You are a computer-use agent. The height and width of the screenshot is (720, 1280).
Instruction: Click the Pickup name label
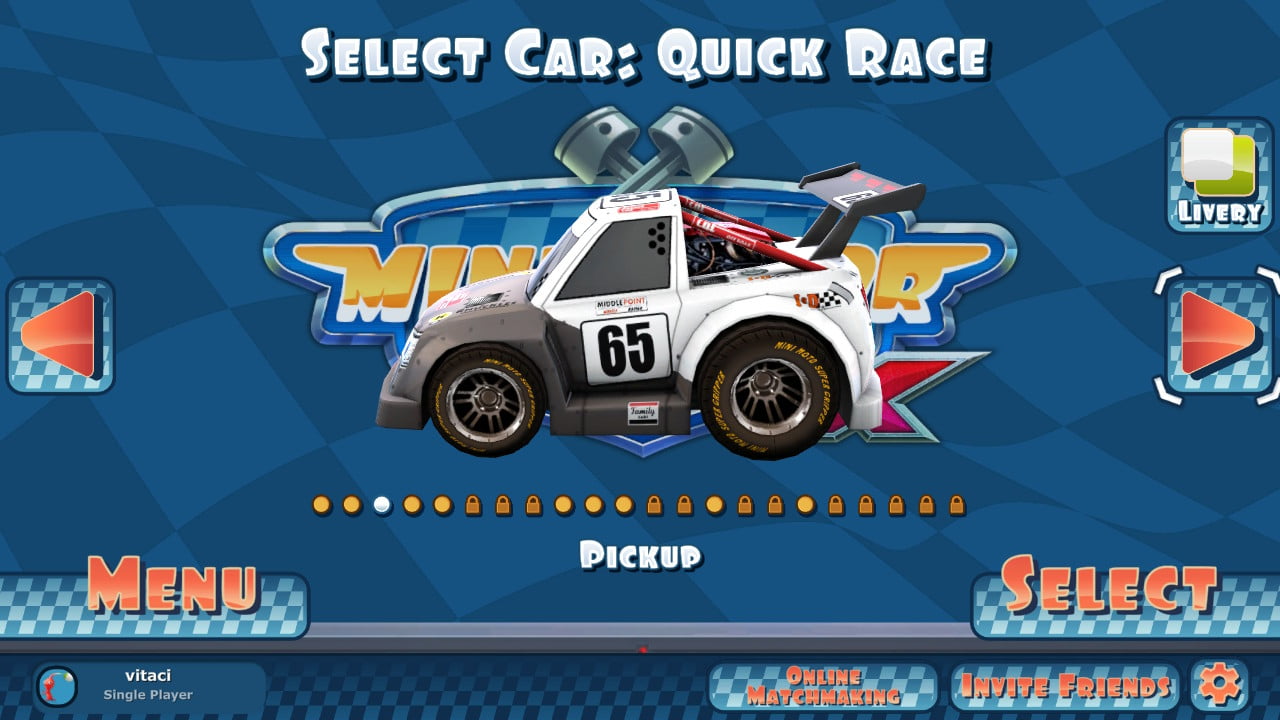click(644, 552)
